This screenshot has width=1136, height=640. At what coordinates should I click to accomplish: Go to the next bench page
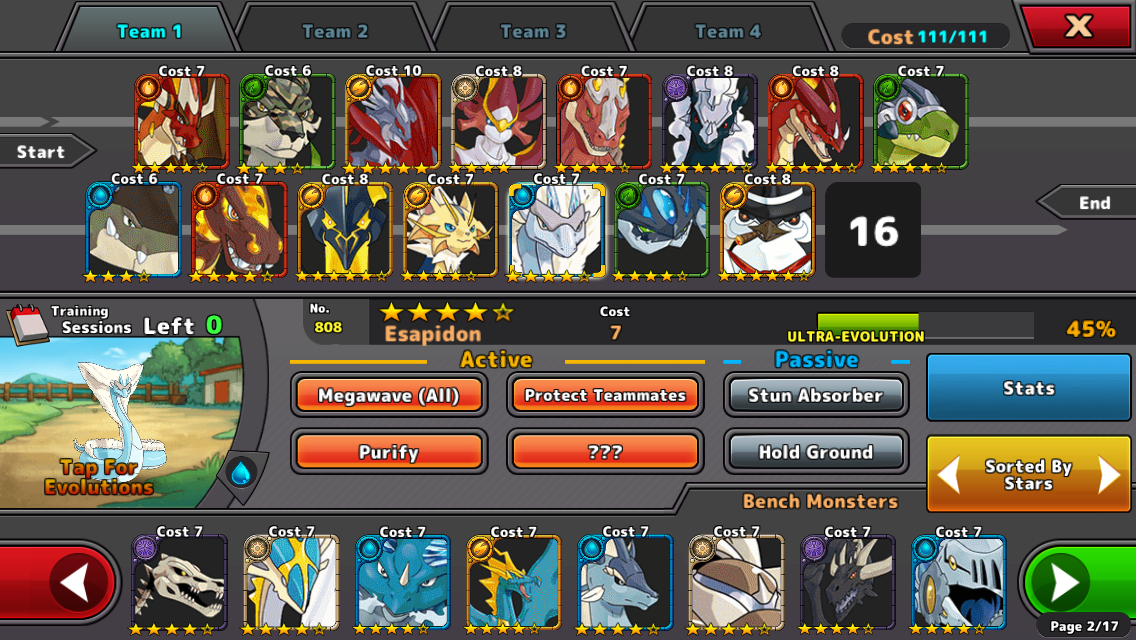[x=1065, y=582]
